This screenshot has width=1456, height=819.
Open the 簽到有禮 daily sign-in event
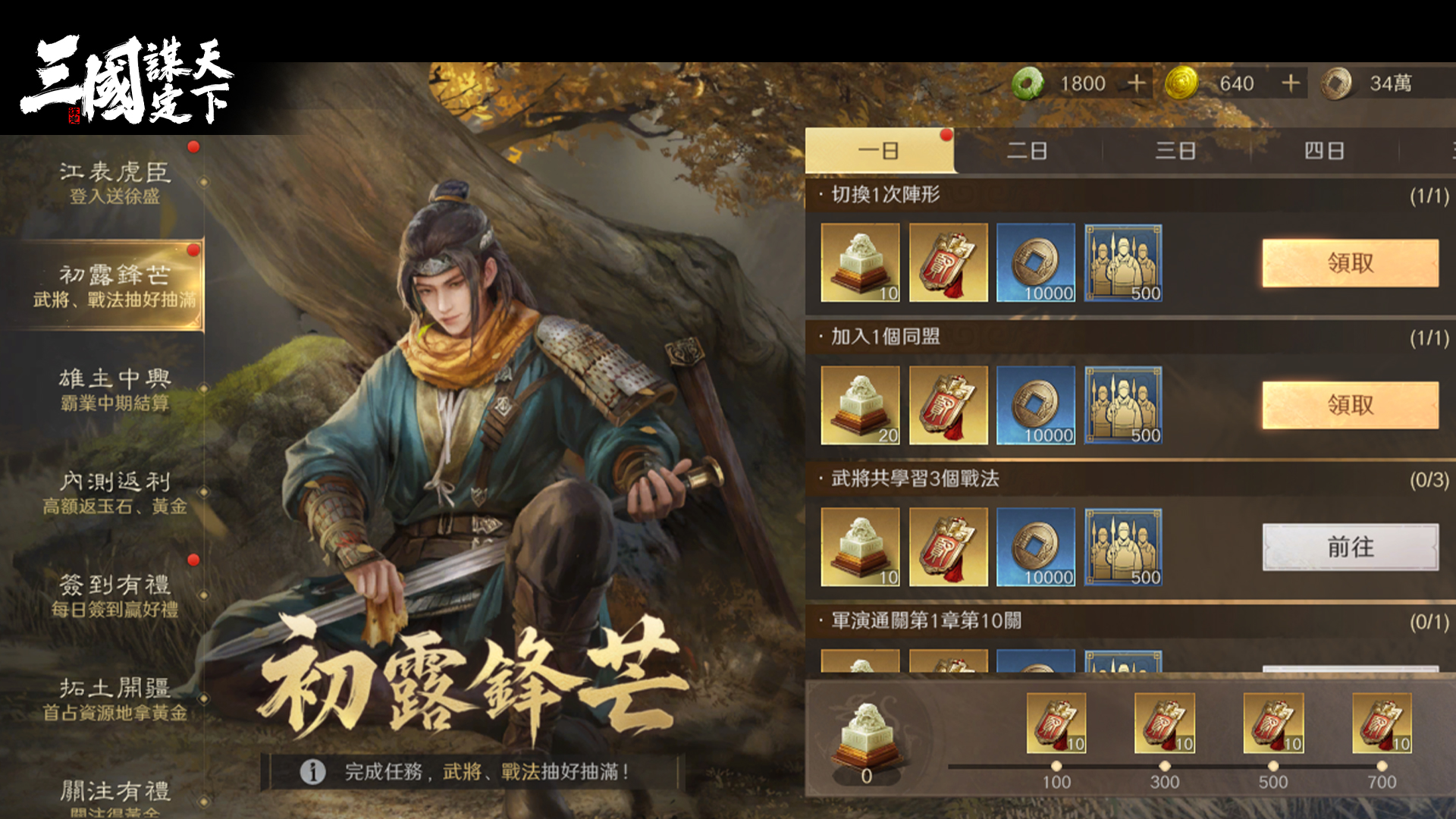click(114, 595)
